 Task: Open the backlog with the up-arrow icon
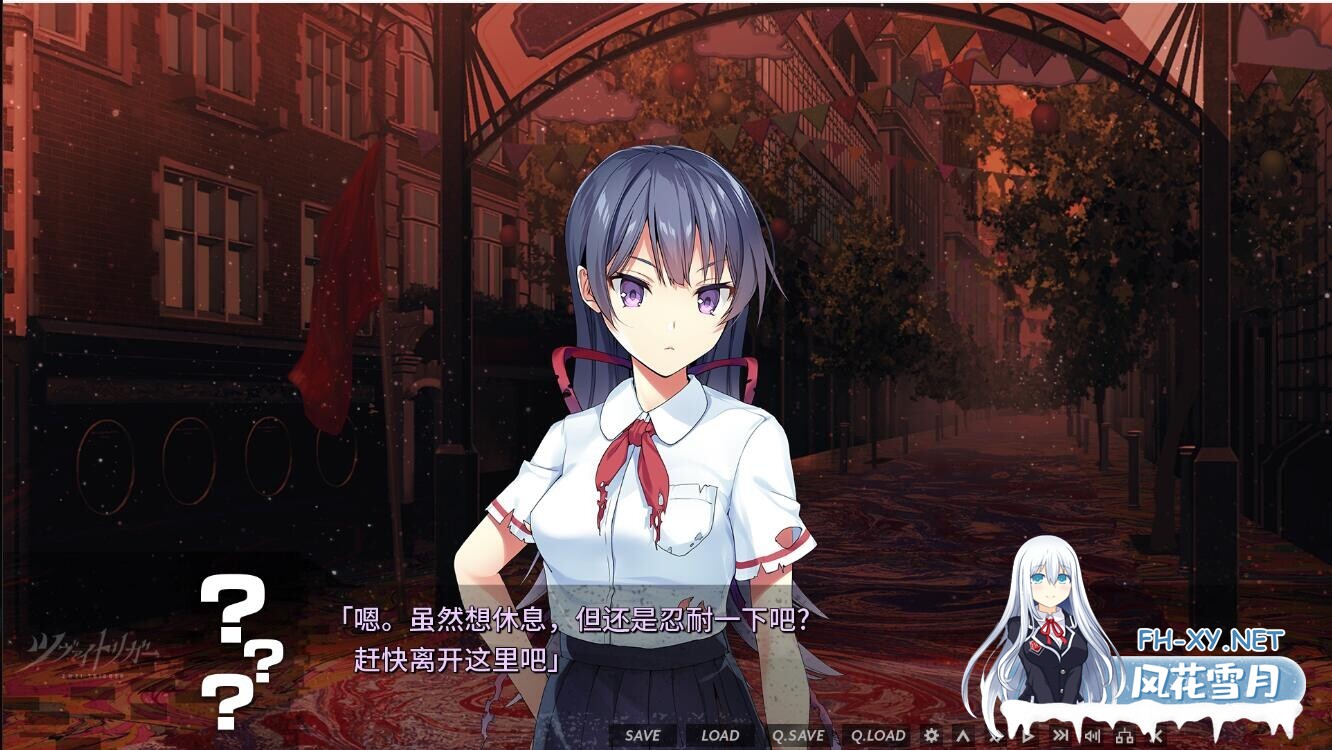[963, 737]
